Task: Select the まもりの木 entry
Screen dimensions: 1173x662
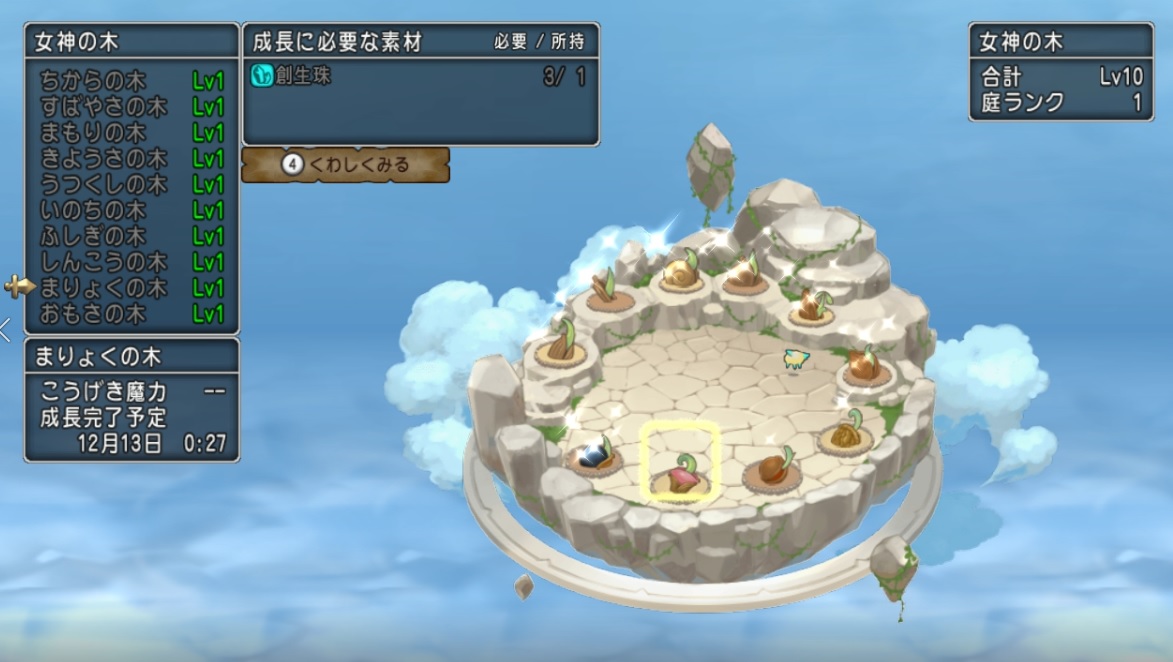Action: tap(131, 133)
